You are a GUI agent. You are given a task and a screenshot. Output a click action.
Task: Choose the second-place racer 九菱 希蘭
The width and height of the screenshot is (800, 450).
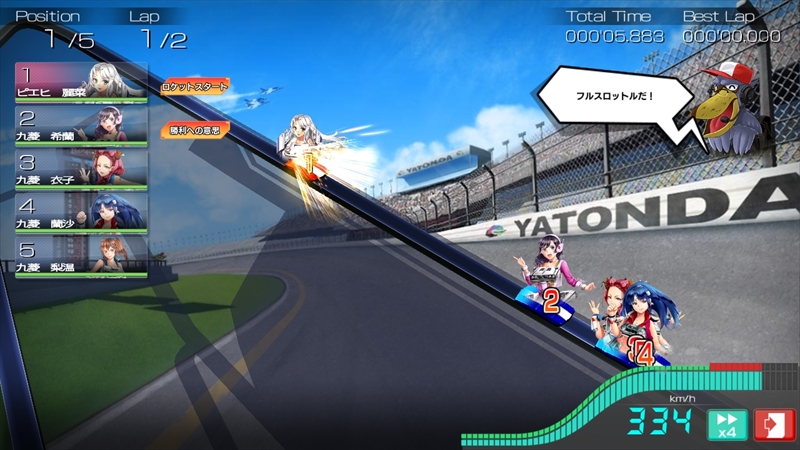click(x=81, y=125)
